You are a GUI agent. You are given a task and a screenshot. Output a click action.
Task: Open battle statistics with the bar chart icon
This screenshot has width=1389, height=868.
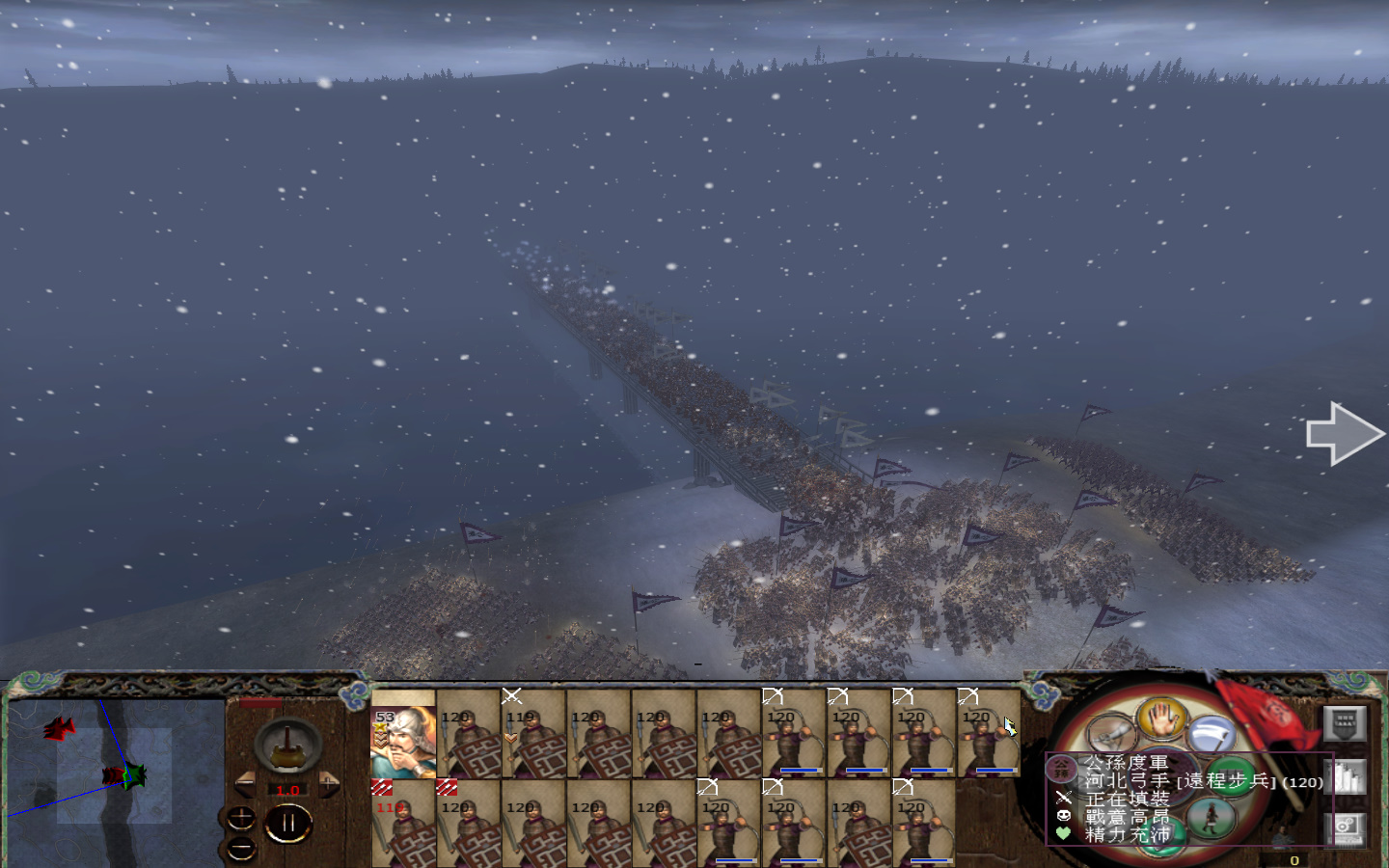(1346, 776)
